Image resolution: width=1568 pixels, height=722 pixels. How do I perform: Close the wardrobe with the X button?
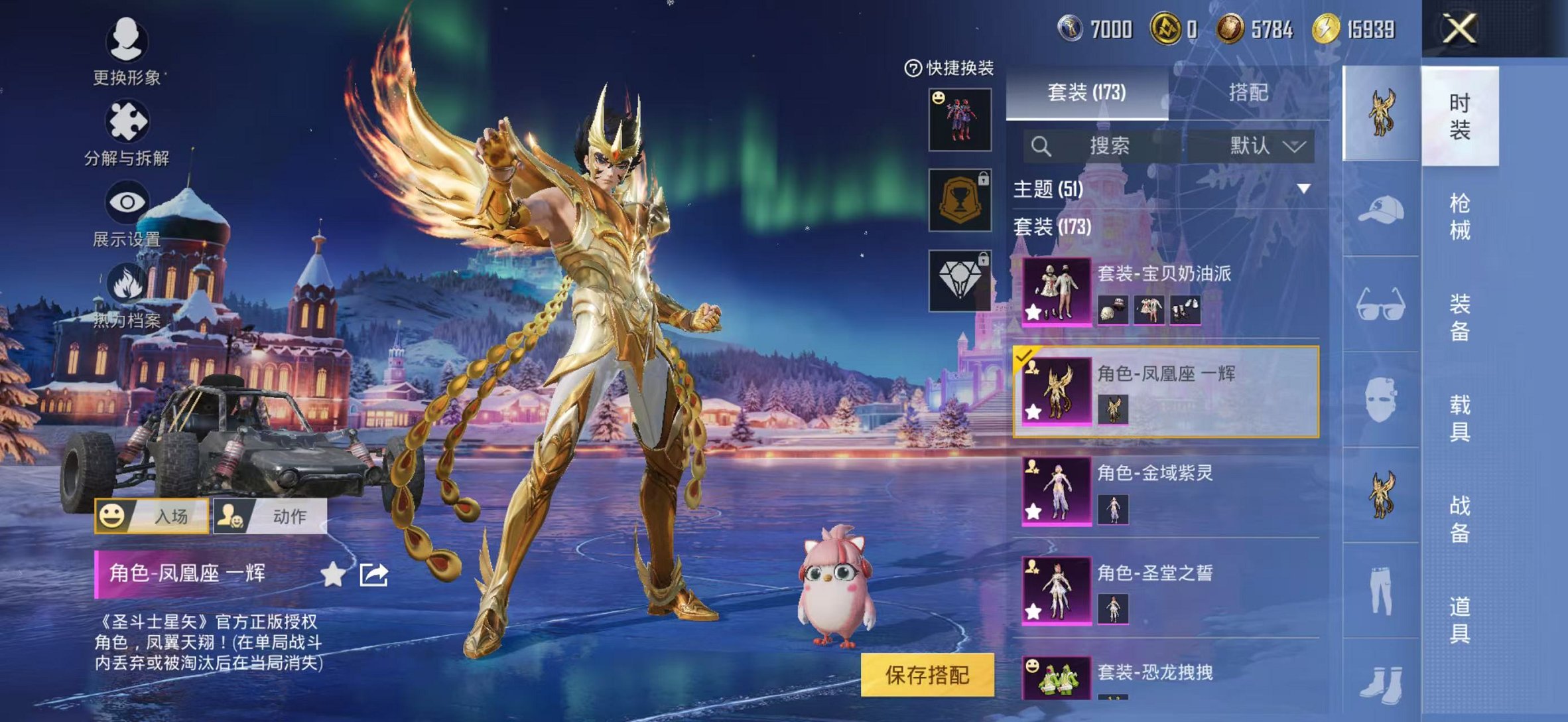1459,30
